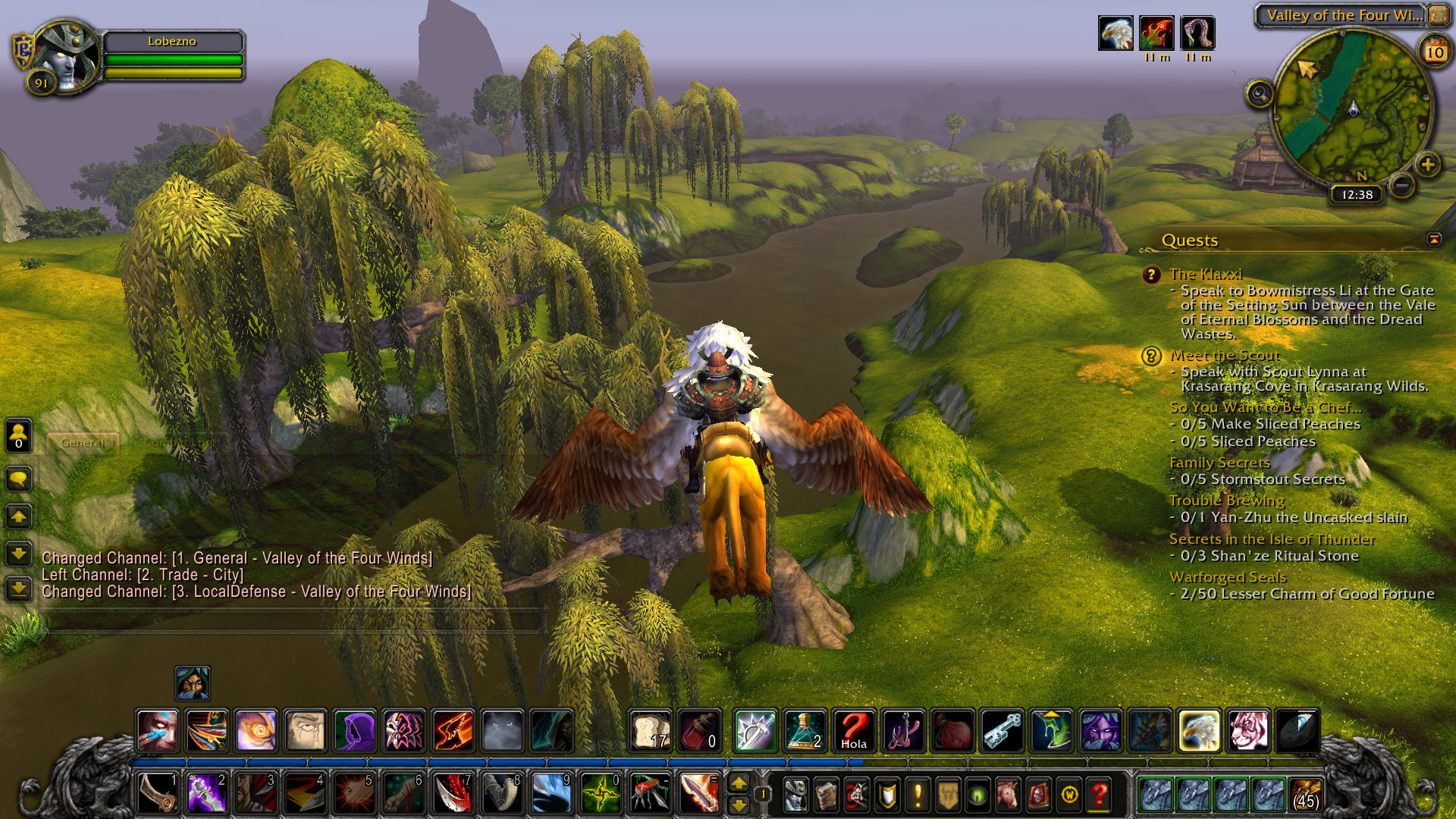Activate the white eagle gryphon mount icon
This screenshot has width=1456, height=819.
(1199, 730)
